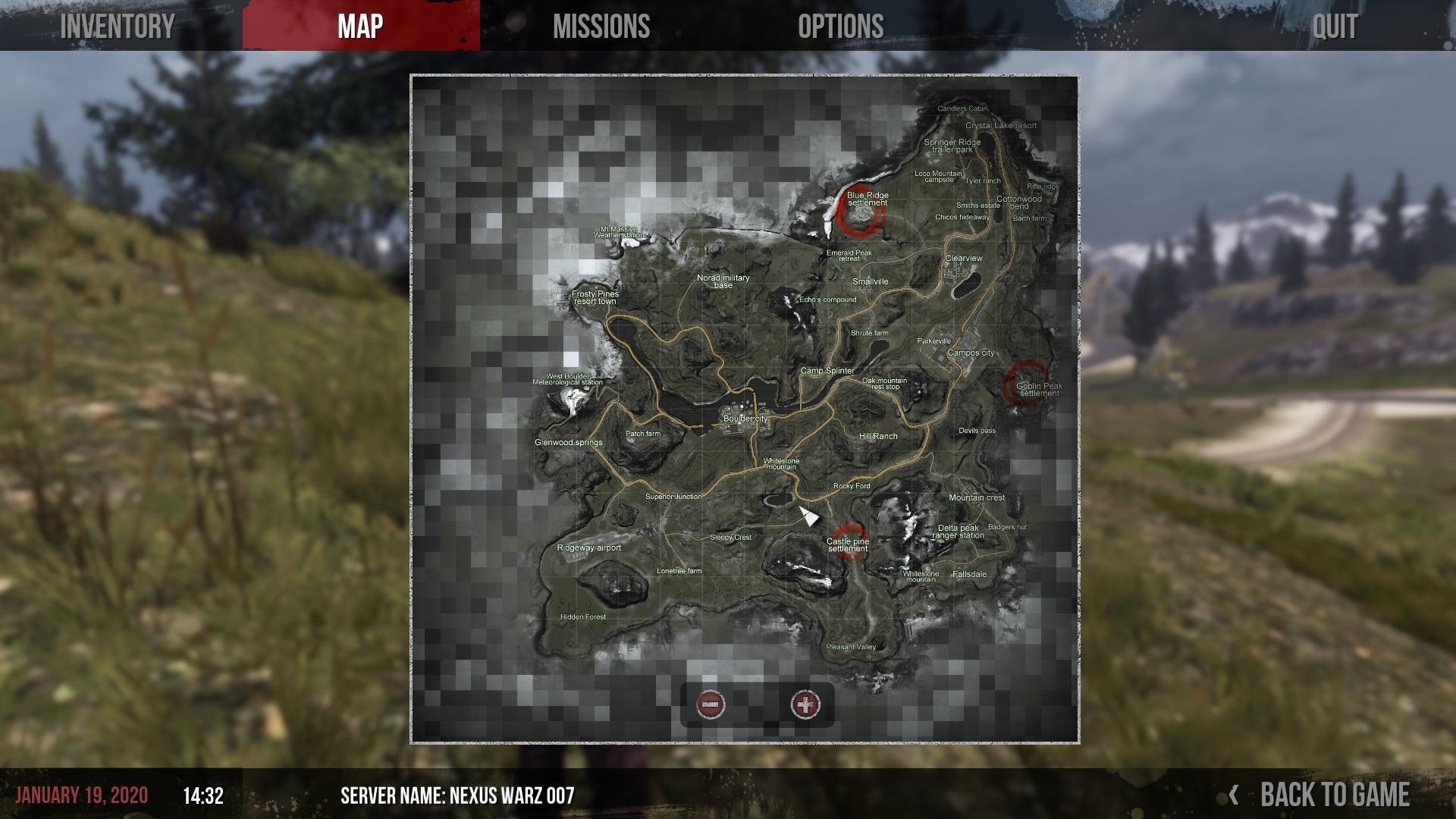Open the Inventory tab

[x=118, y=27]
